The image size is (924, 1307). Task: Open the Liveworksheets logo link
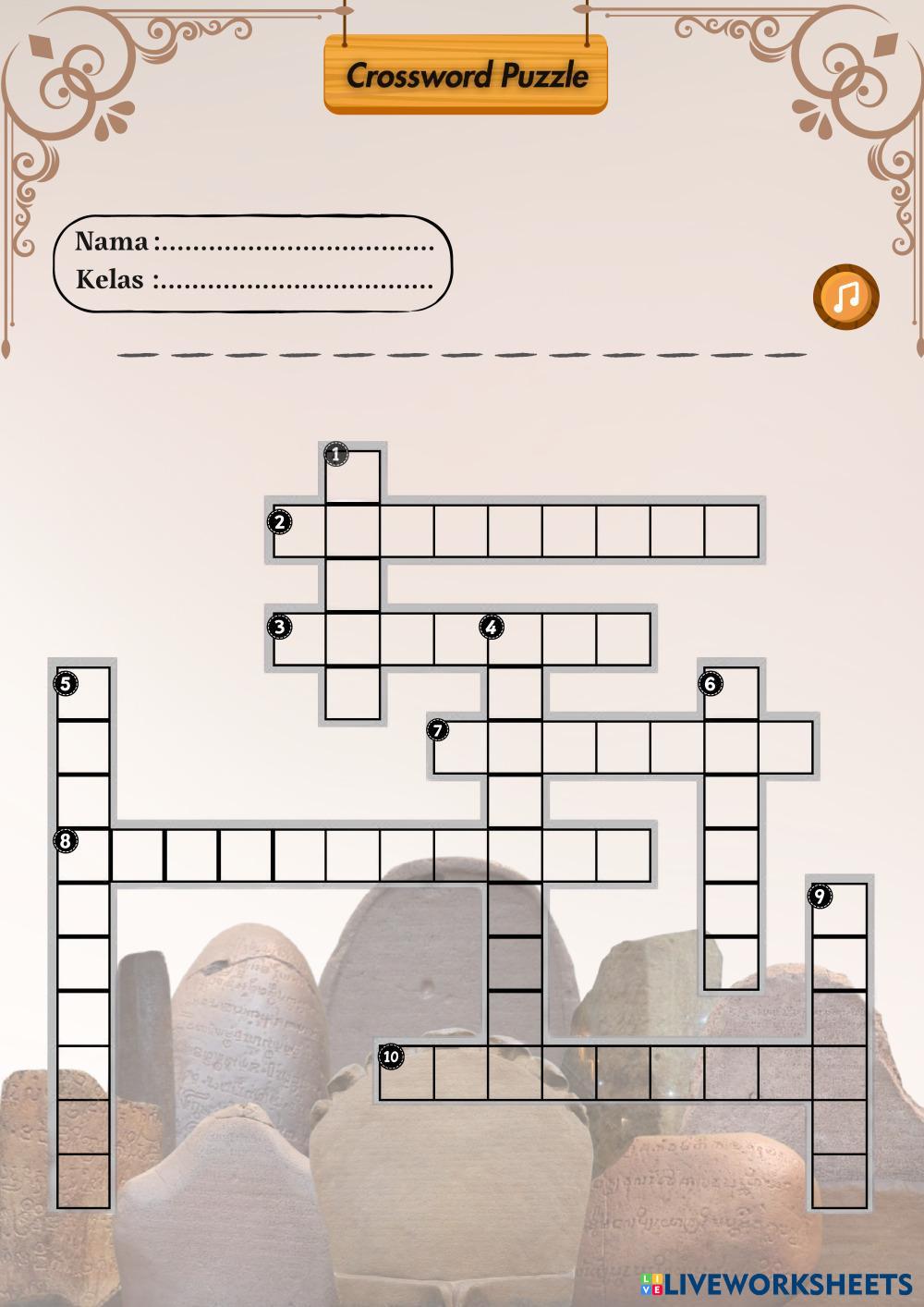tap(776, 1284)
